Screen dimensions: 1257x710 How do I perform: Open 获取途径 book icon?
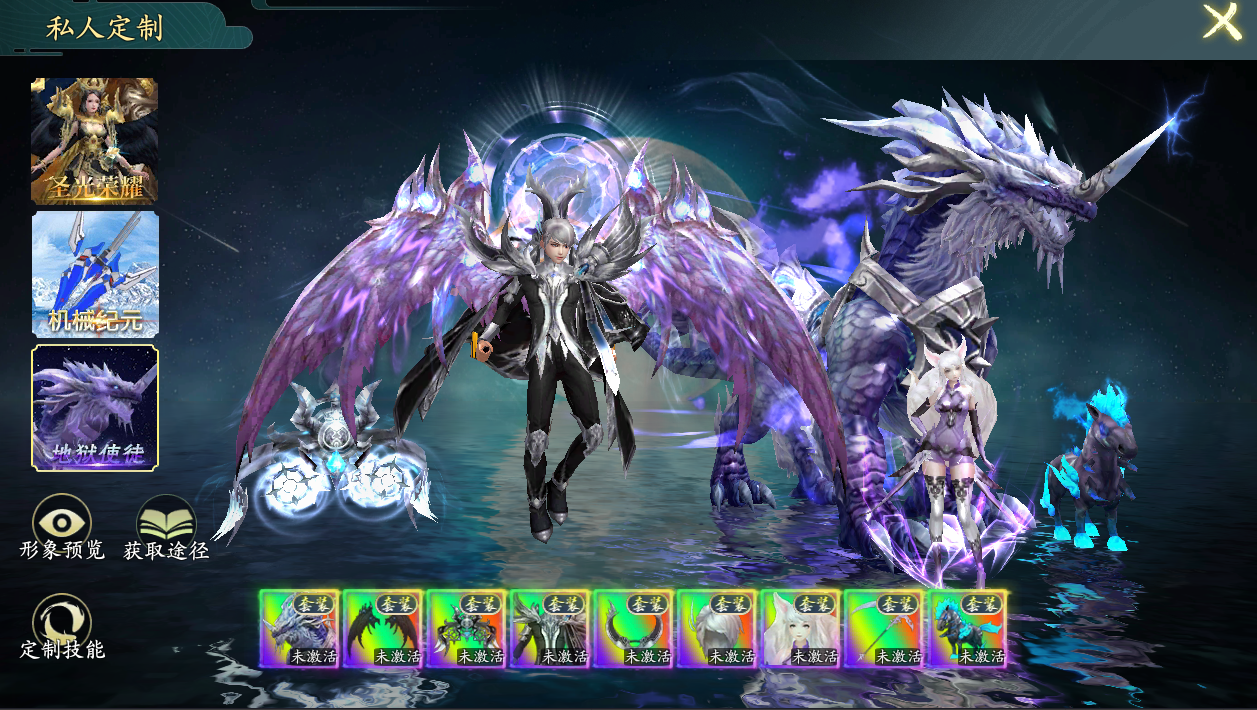click(166, 522)
